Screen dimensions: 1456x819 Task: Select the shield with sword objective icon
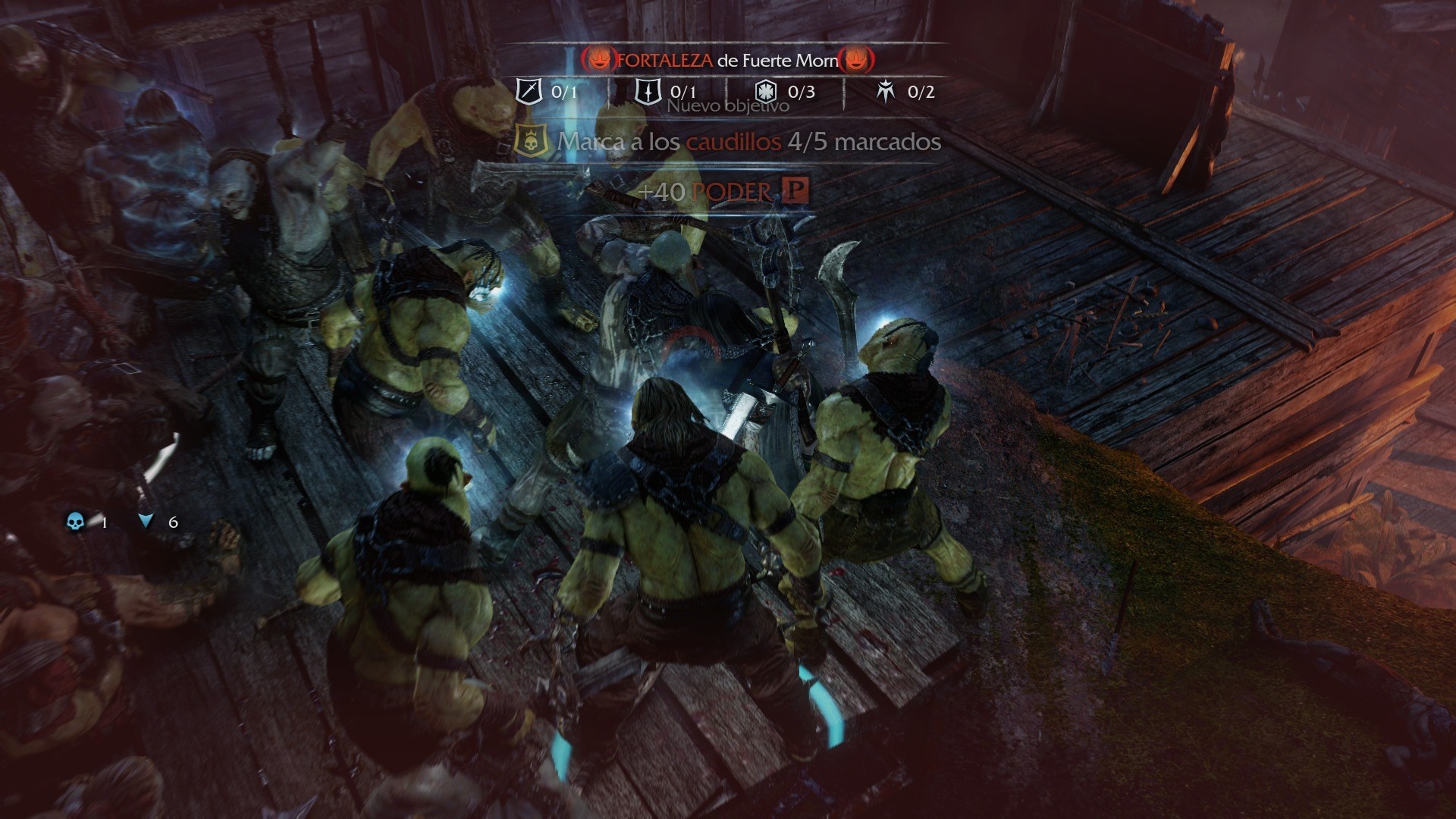coord(648,92)
